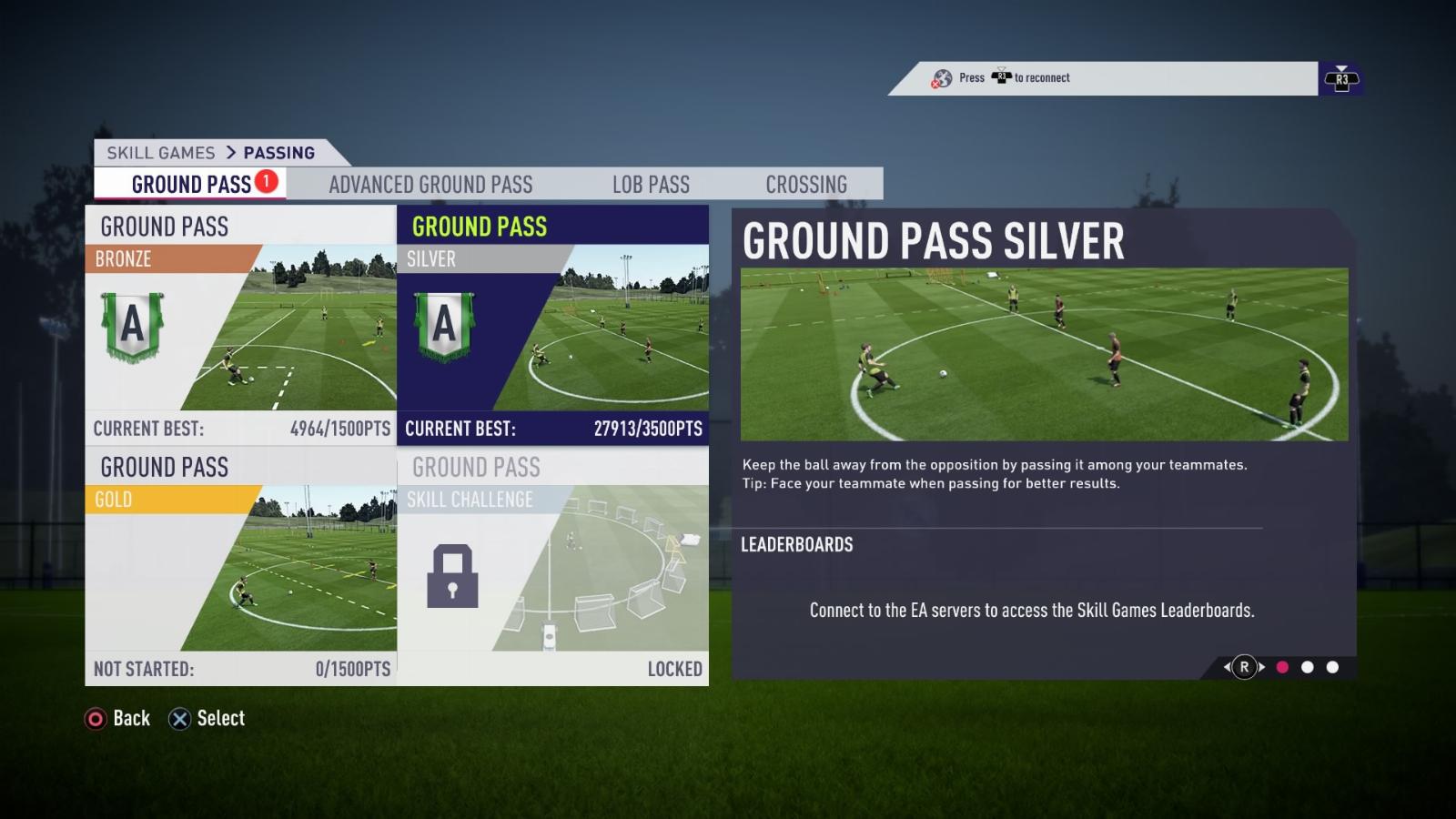Screen dimensions: 1456x819
Task: Jump to the second info page dot
Action: pyautogui.click(x=1308, y=667)
